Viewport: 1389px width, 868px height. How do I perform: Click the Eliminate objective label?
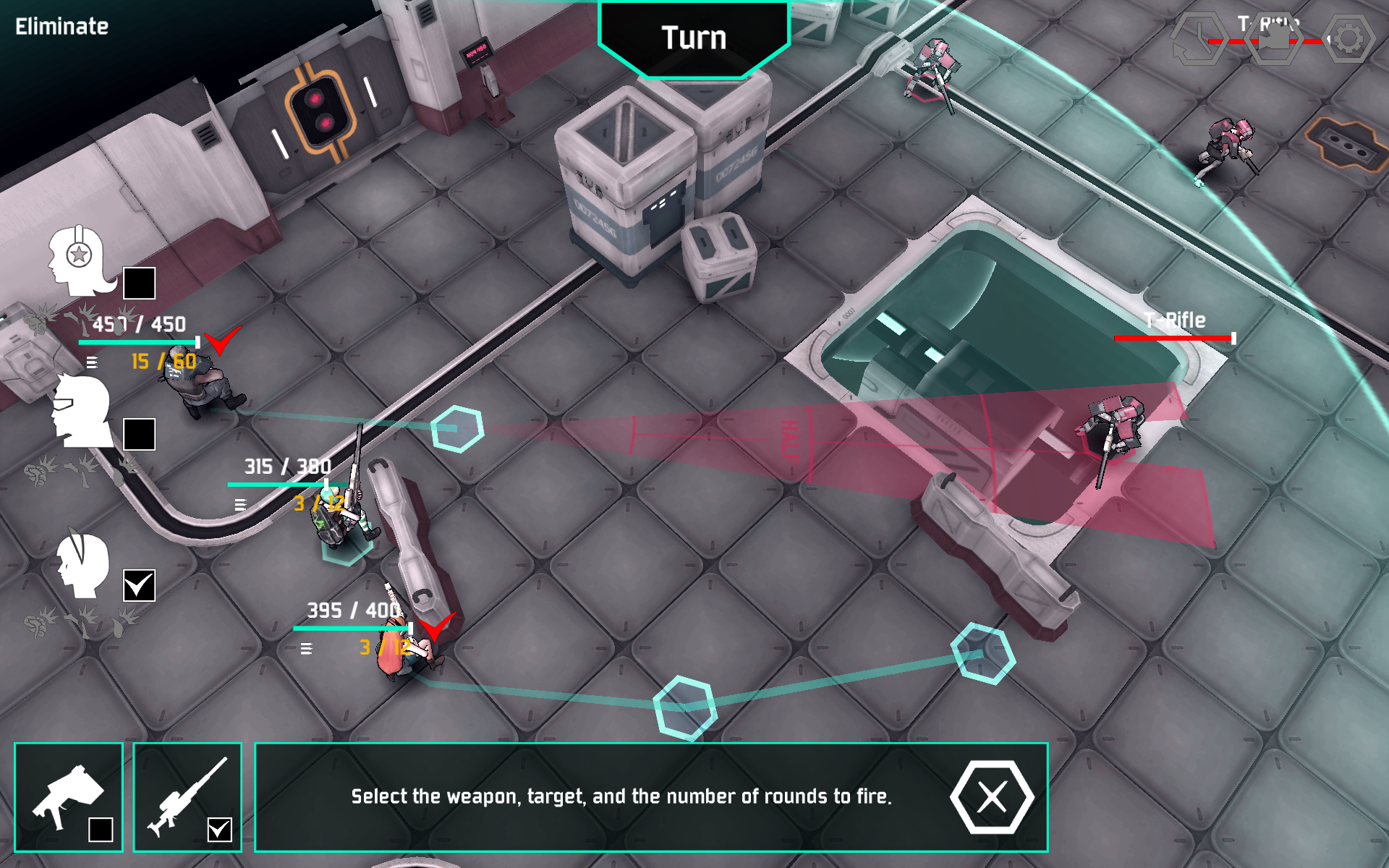coord(61,27)
